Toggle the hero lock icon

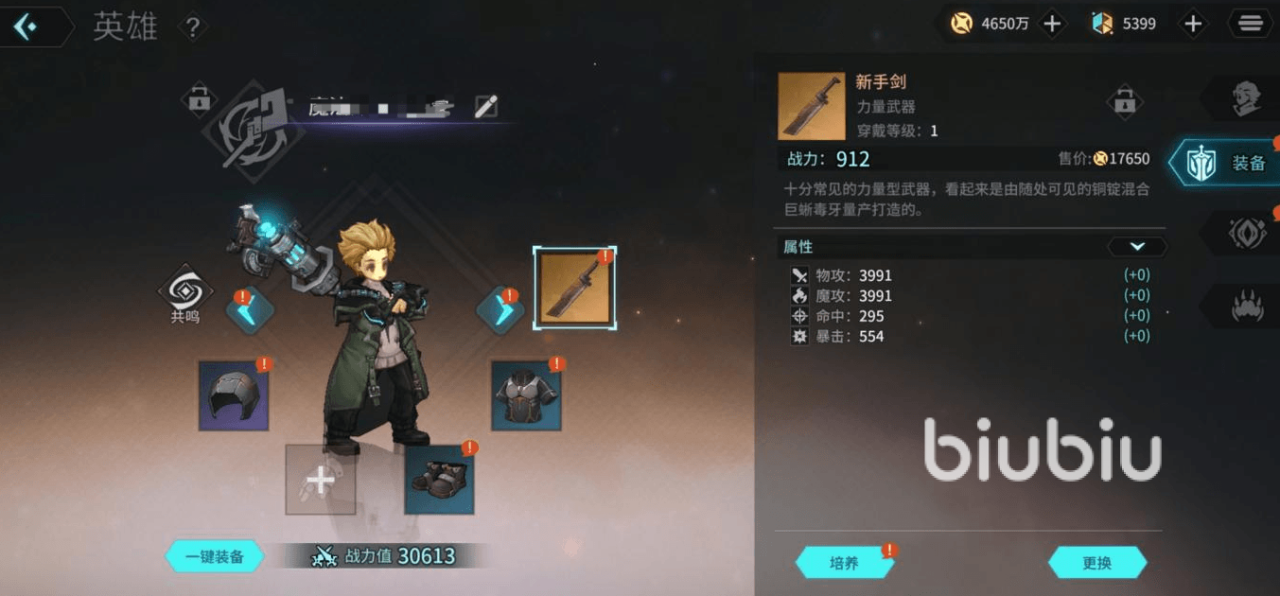coord(199,99)
